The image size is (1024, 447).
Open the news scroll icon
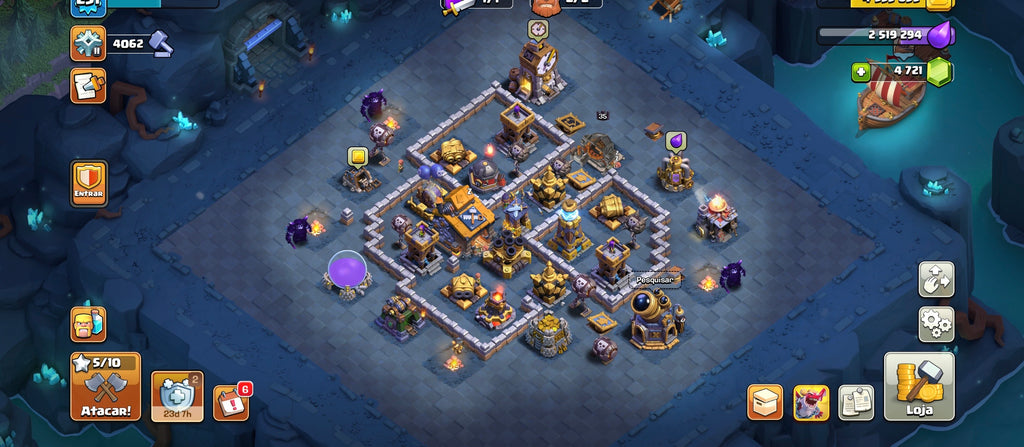click(88, 86)
